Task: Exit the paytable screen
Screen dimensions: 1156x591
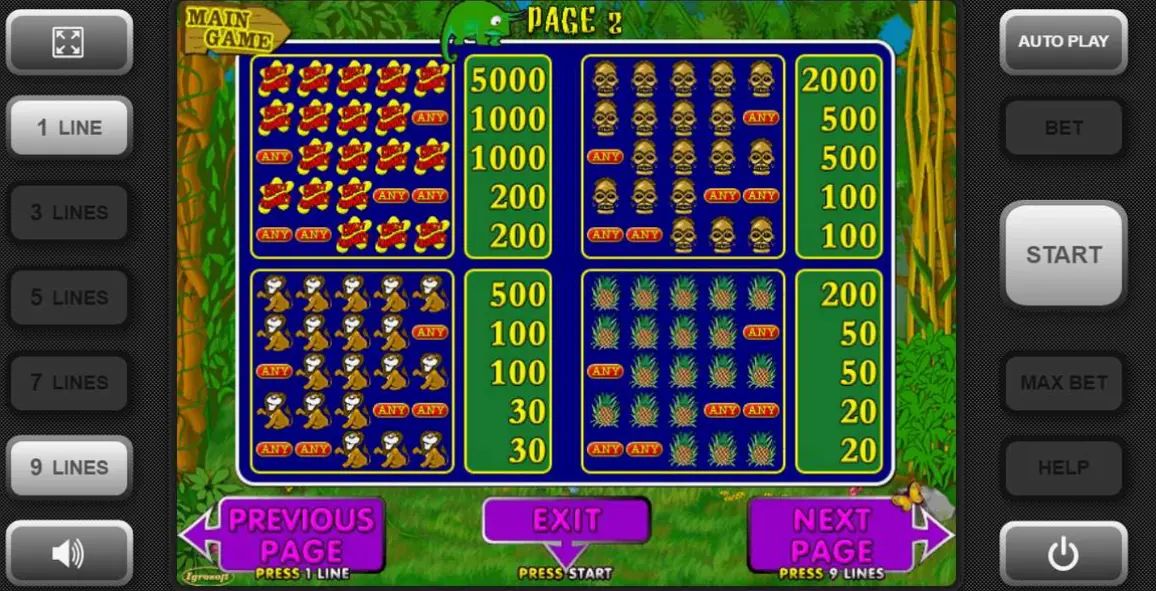Action: [x=566, y=521]
